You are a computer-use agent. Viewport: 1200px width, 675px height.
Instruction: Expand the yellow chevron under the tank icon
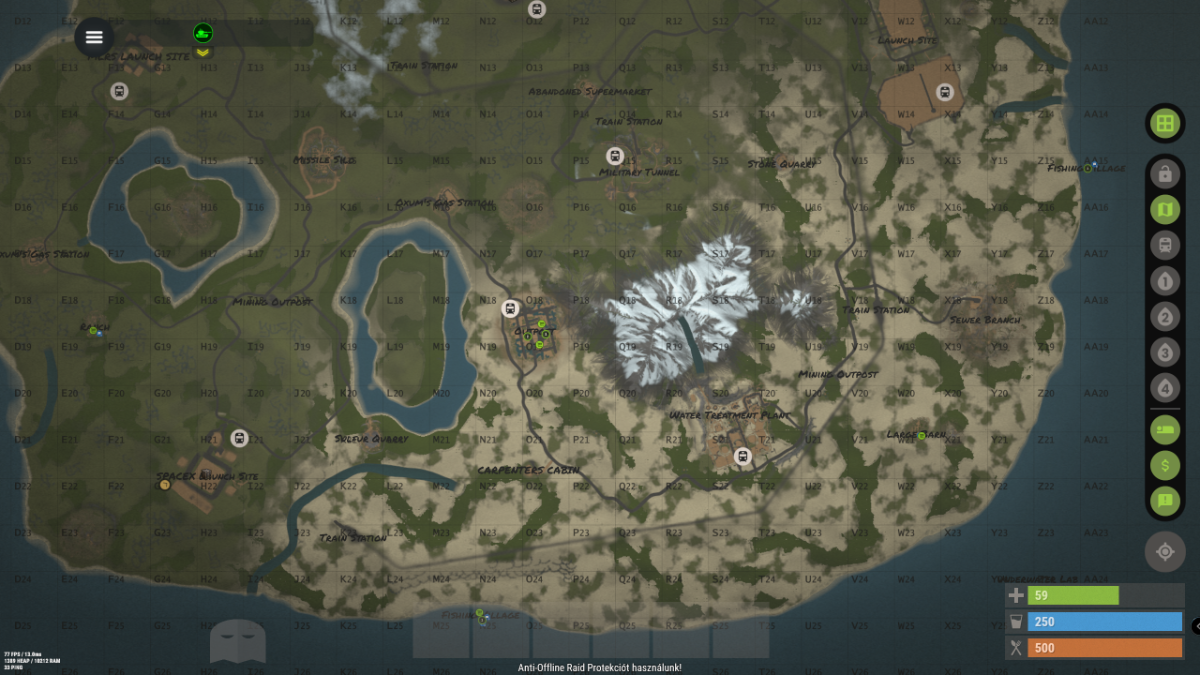(x=203, y=52)
